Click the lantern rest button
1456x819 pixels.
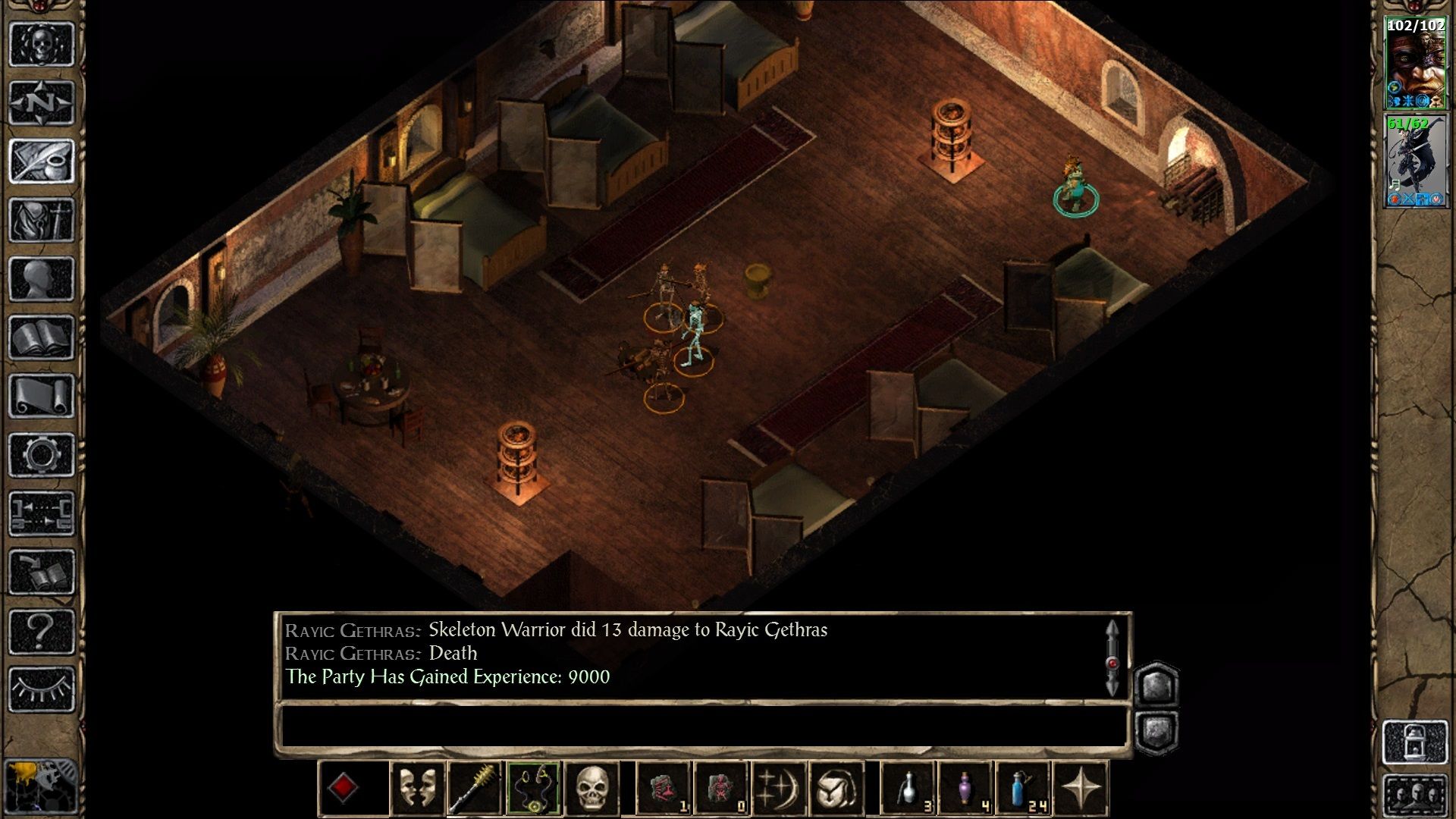(1415, 742)
